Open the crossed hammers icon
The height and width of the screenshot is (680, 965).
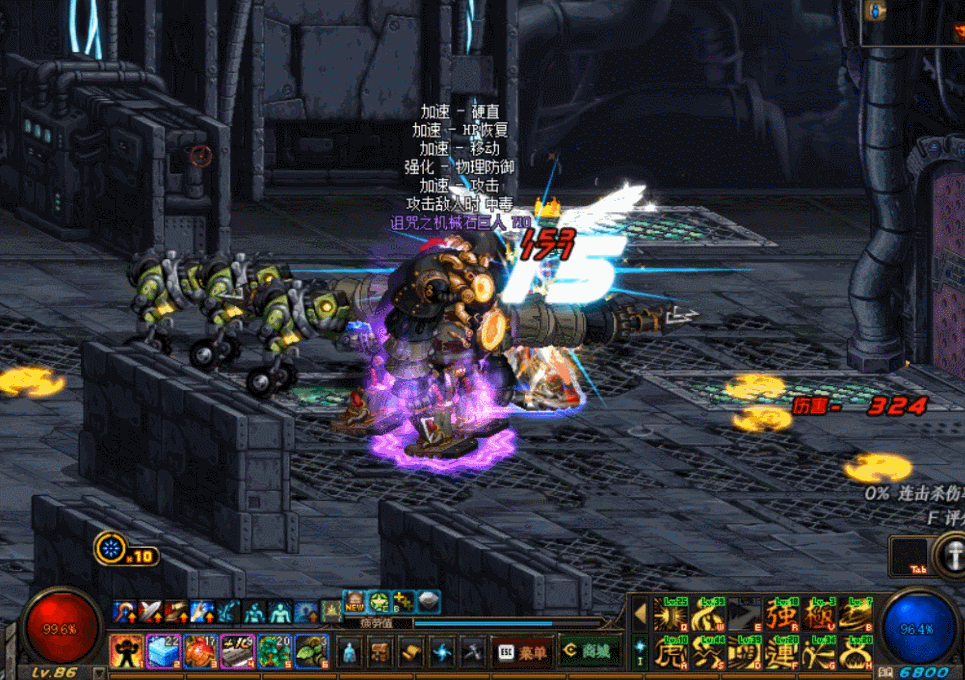point(473,653)
